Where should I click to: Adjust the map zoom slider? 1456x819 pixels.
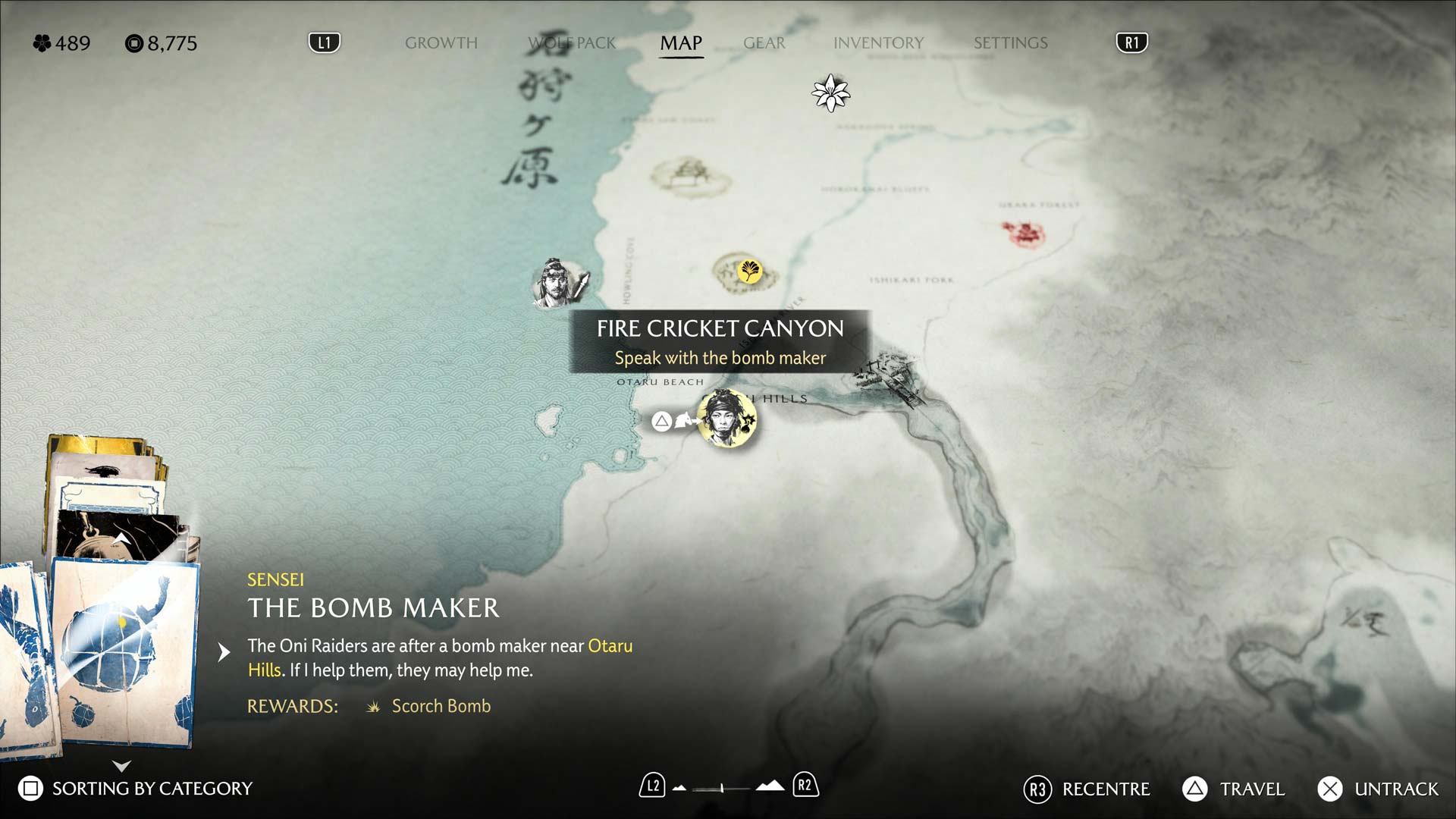pos(721,789)
